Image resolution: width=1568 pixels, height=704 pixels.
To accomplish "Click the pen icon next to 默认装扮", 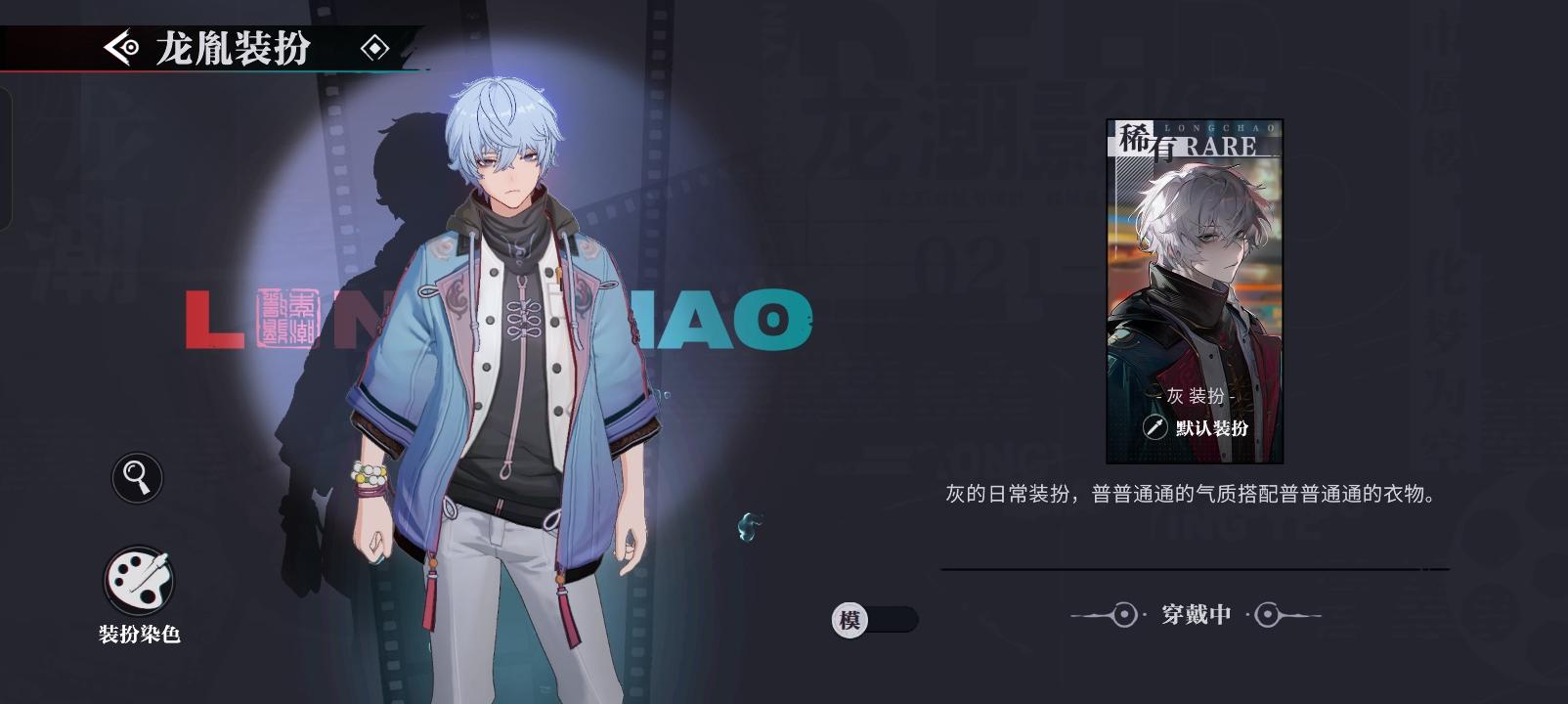I will [1155, 425].
